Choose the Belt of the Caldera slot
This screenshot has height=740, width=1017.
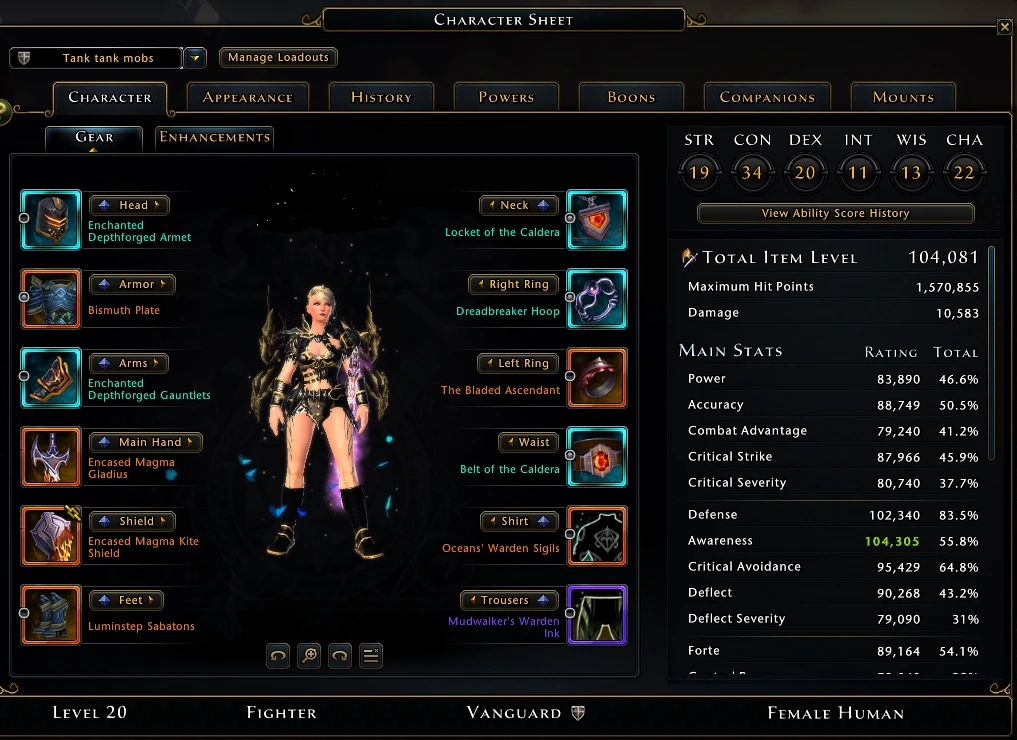coord(597,457)
